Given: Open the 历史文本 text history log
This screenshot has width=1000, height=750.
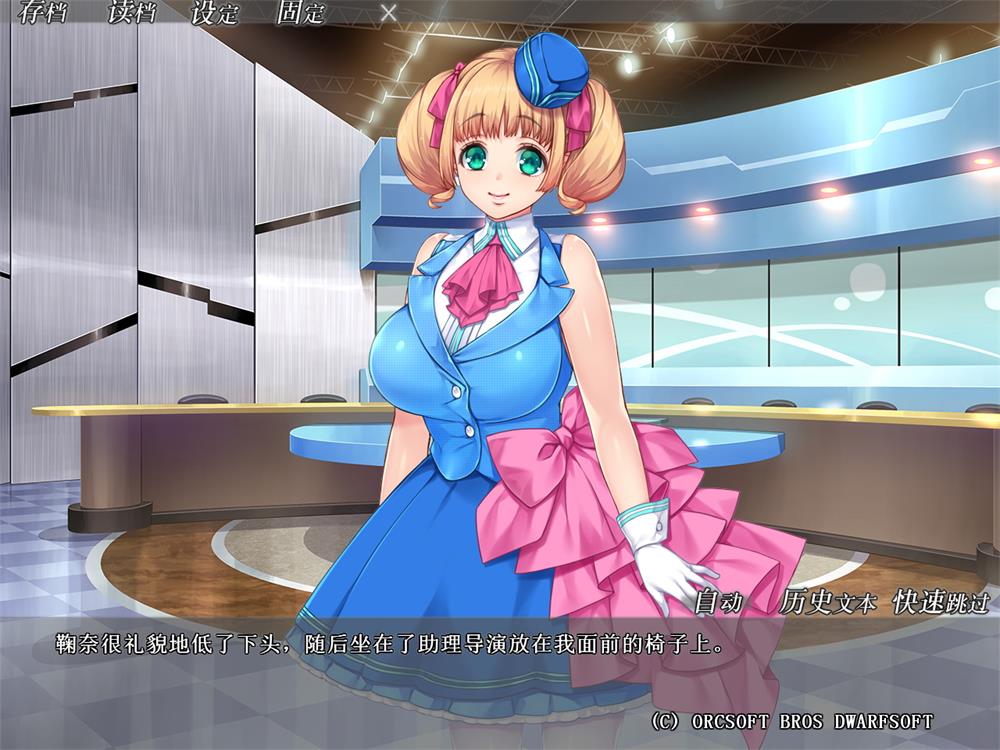Looking at the screenshot, I should coord(826,602).
